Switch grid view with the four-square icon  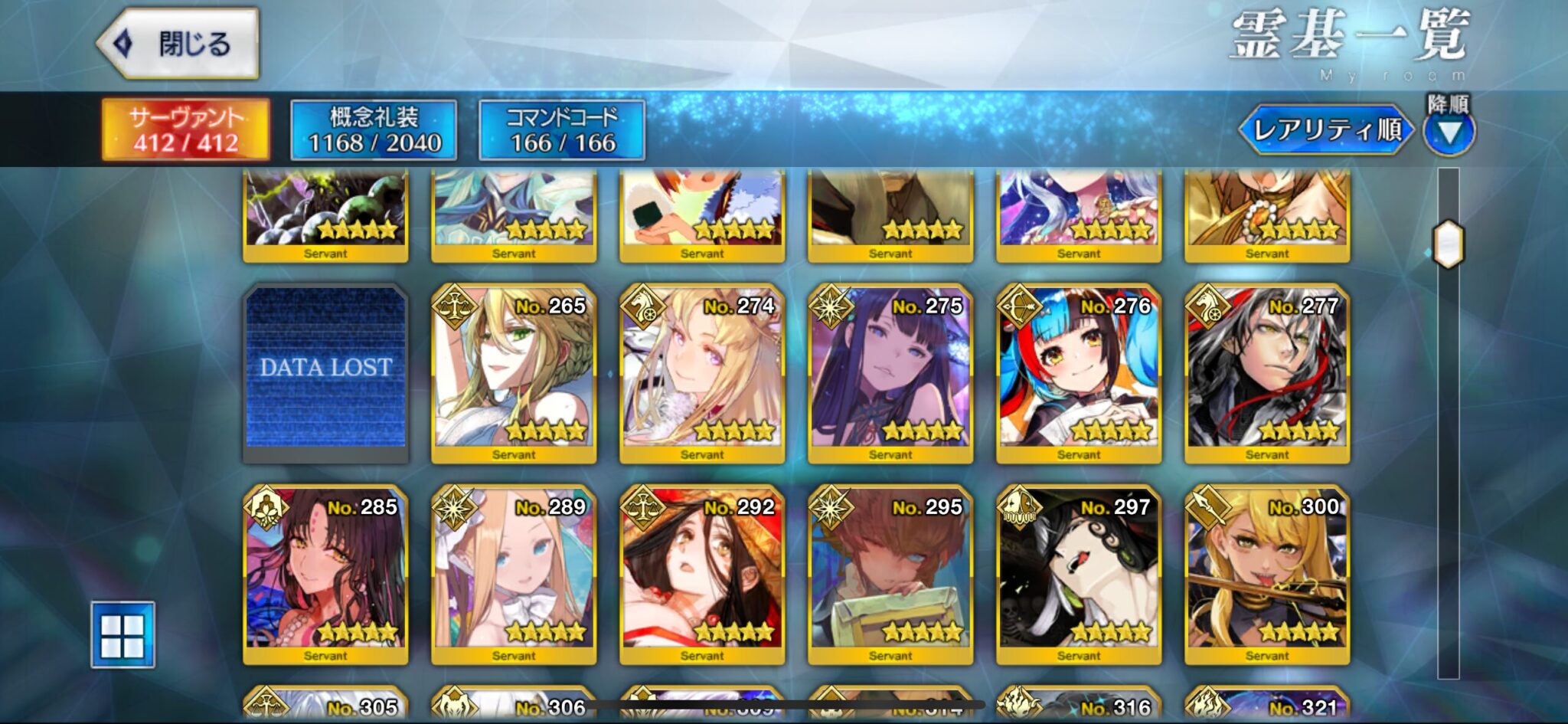(x=122, y=635)
